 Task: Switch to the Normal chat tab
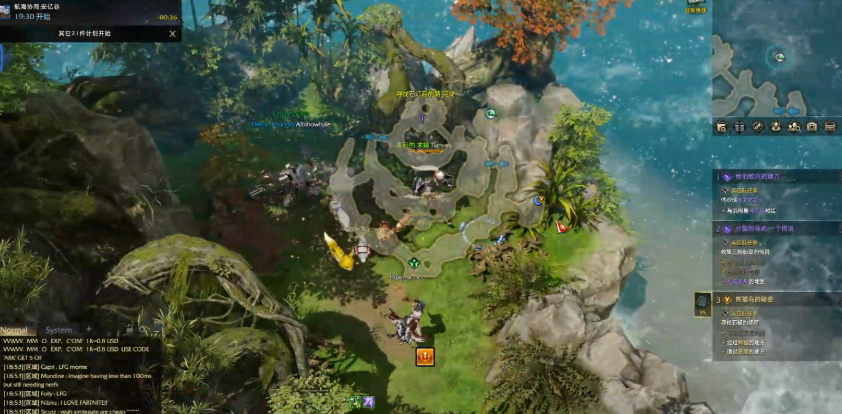15,329
